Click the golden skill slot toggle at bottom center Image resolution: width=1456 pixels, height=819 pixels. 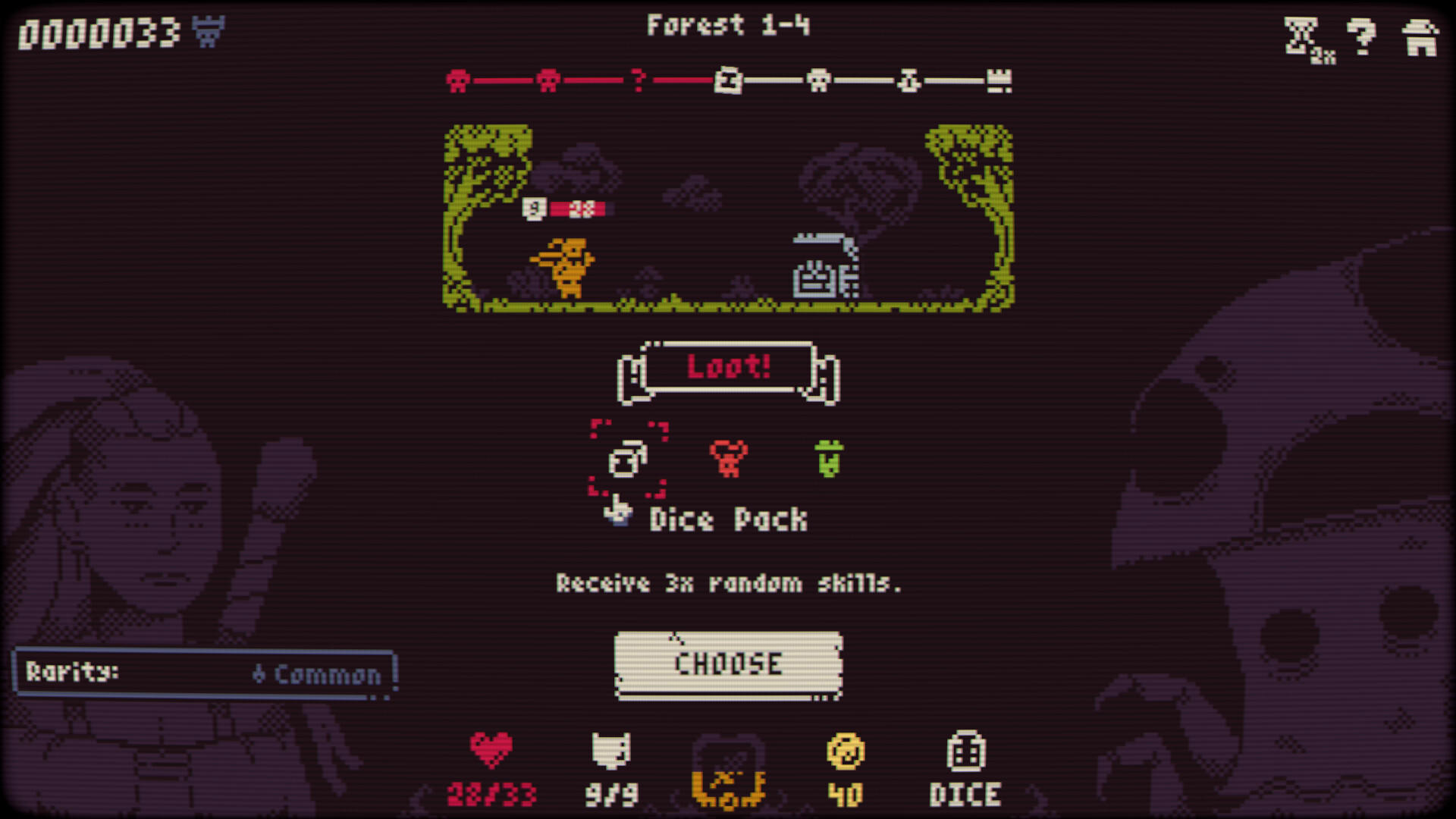[727, 773]
